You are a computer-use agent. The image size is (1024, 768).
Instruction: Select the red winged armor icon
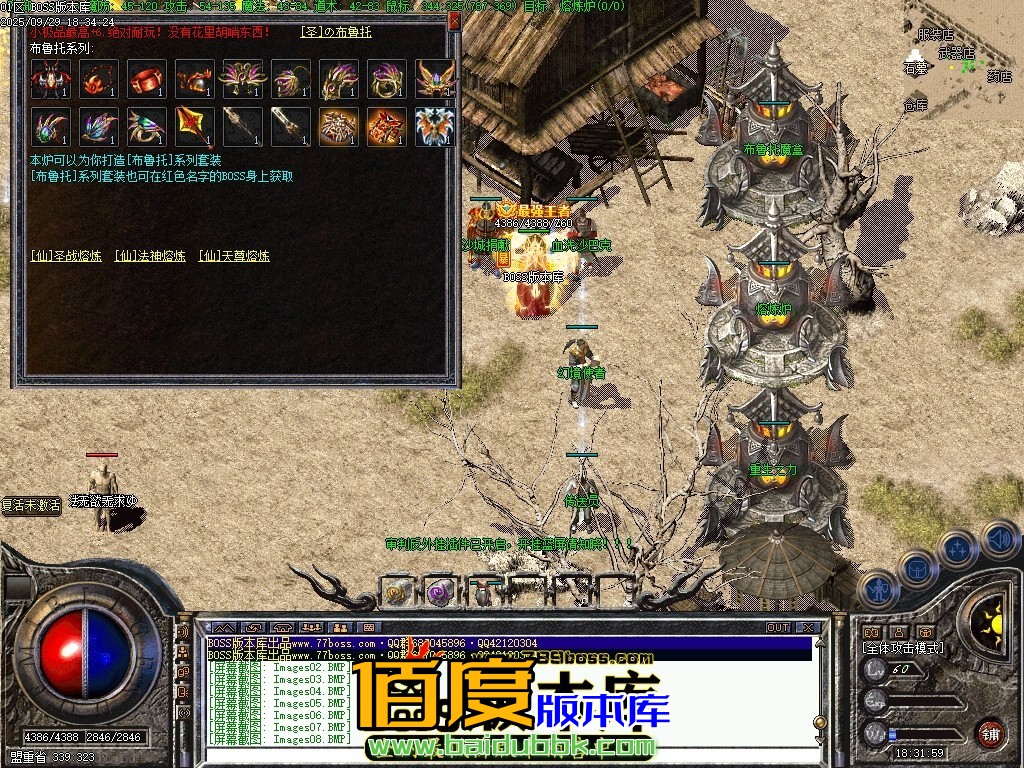[49, 79]
